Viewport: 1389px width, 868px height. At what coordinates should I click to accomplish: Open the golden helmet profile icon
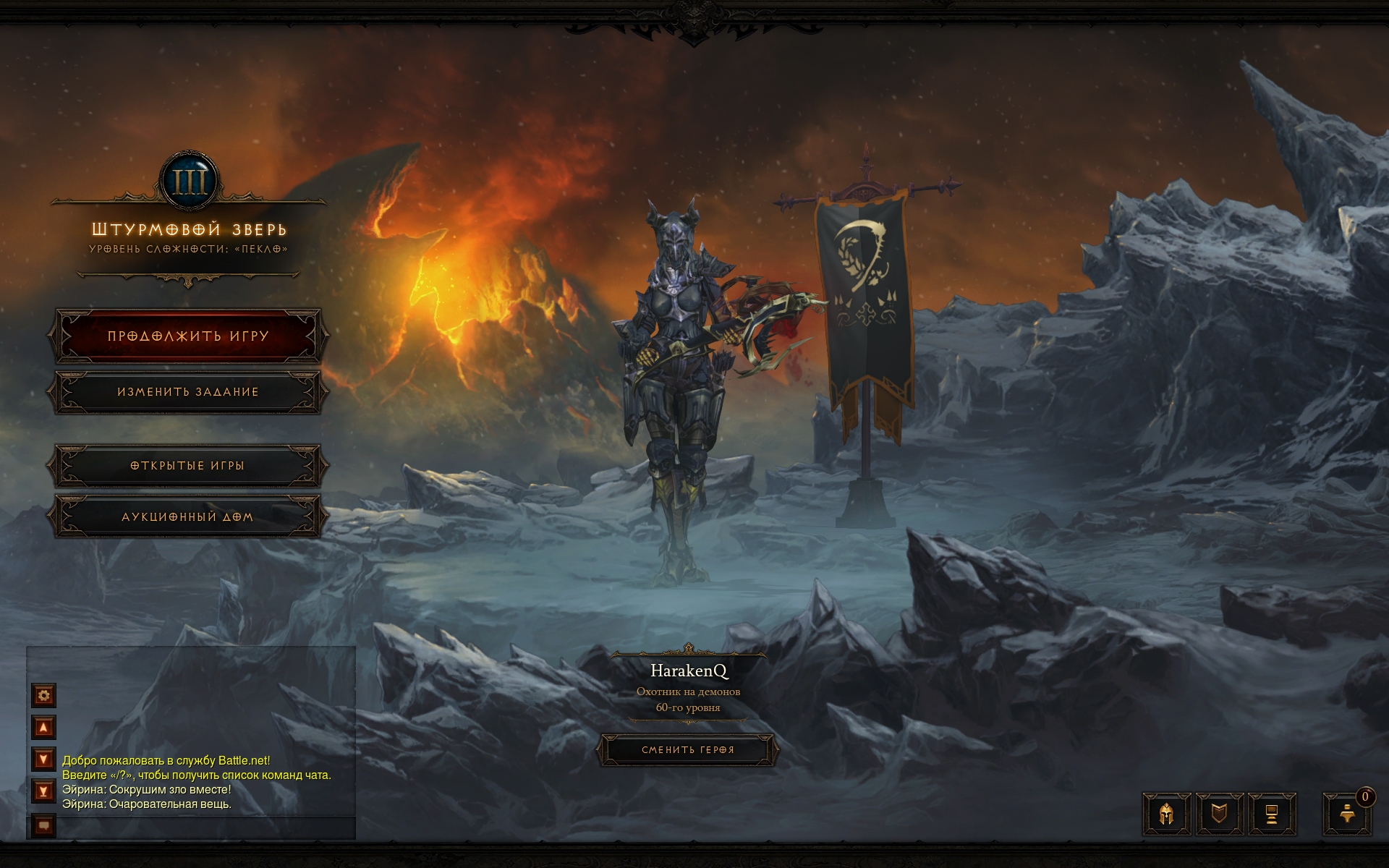click(x=1166, y=814)
